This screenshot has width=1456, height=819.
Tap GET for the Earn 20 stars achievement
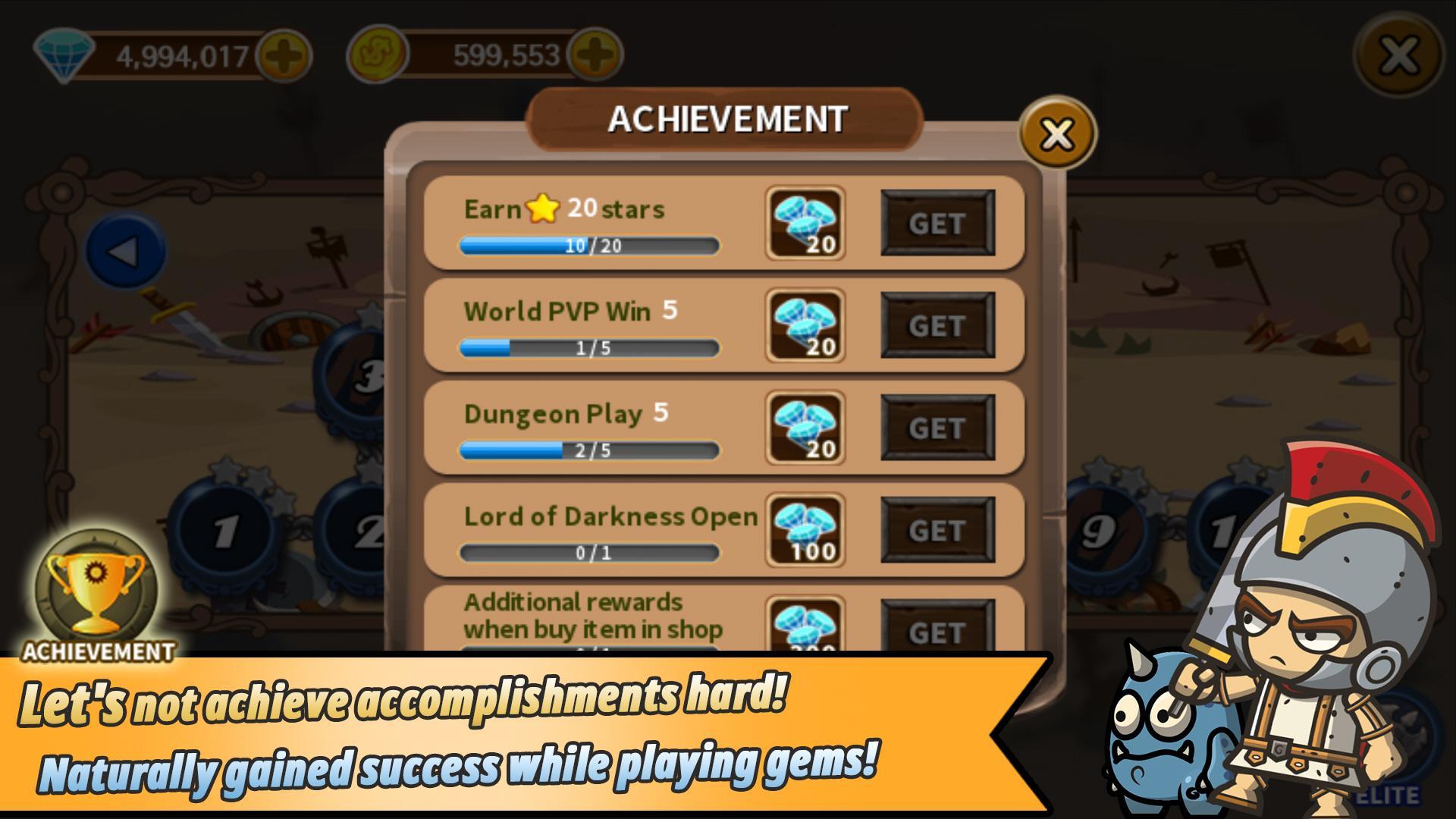tap(938, 222)
